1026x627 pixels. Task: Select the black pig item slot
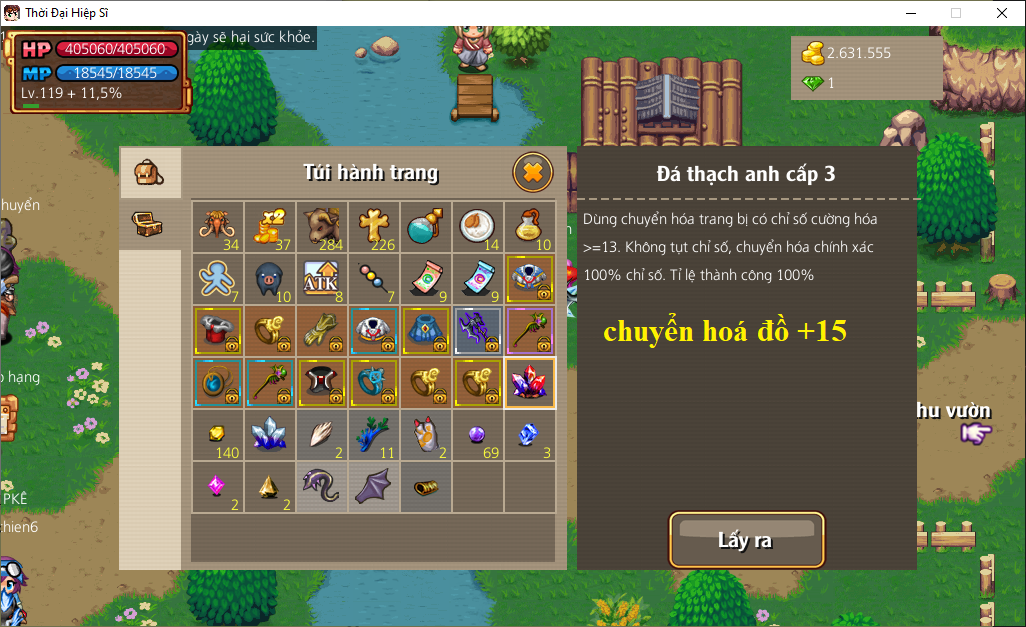[269, 279]
